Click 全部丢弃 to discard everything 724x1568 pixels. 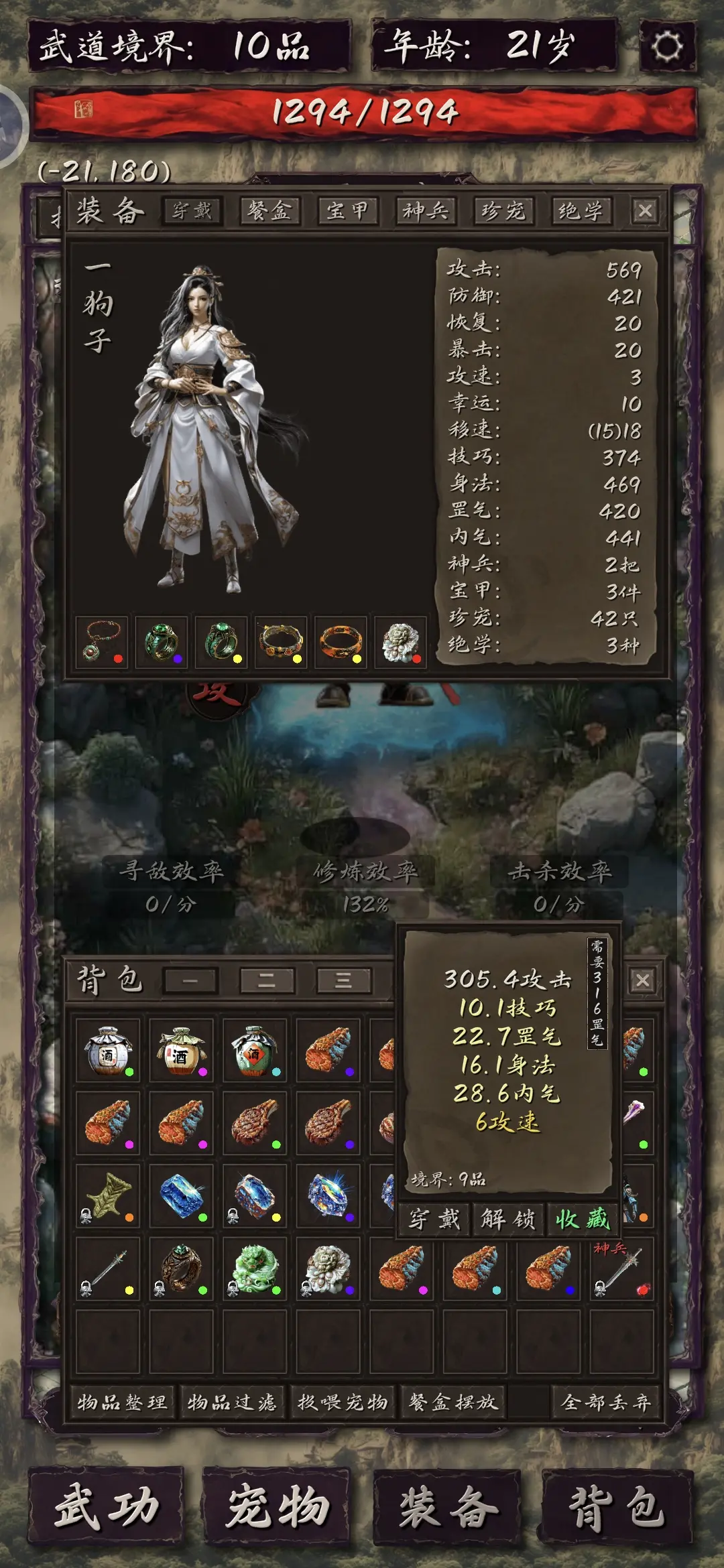coord(606,1402)
